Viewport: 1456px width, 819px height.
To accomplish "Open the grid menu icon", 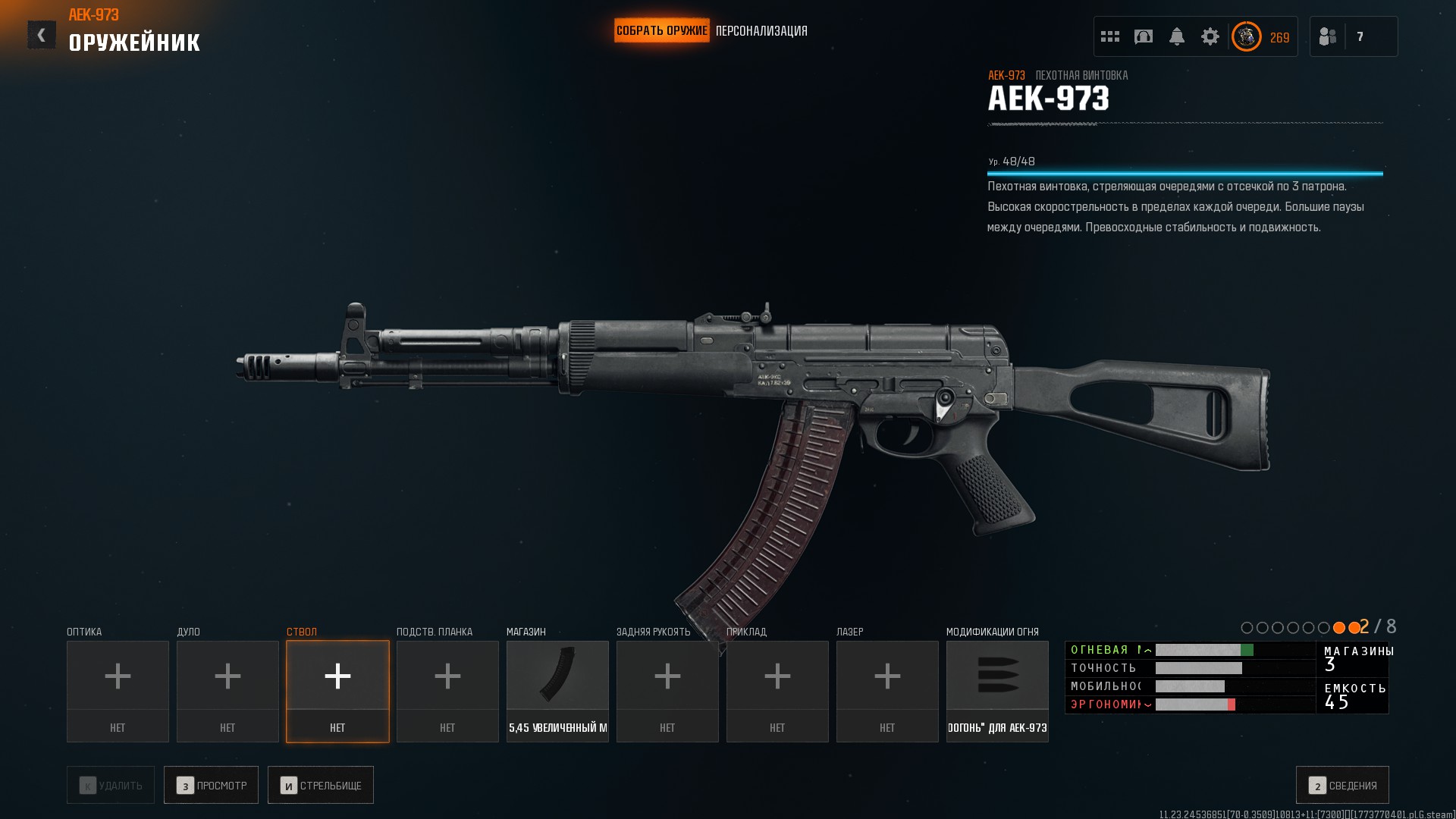I will (1110, 36).
